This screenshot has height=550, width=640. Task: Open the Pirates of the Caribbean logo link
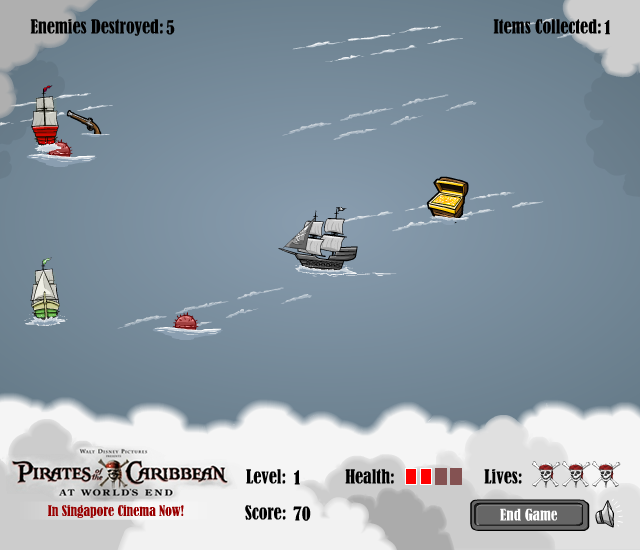click(x=119, y=474)
